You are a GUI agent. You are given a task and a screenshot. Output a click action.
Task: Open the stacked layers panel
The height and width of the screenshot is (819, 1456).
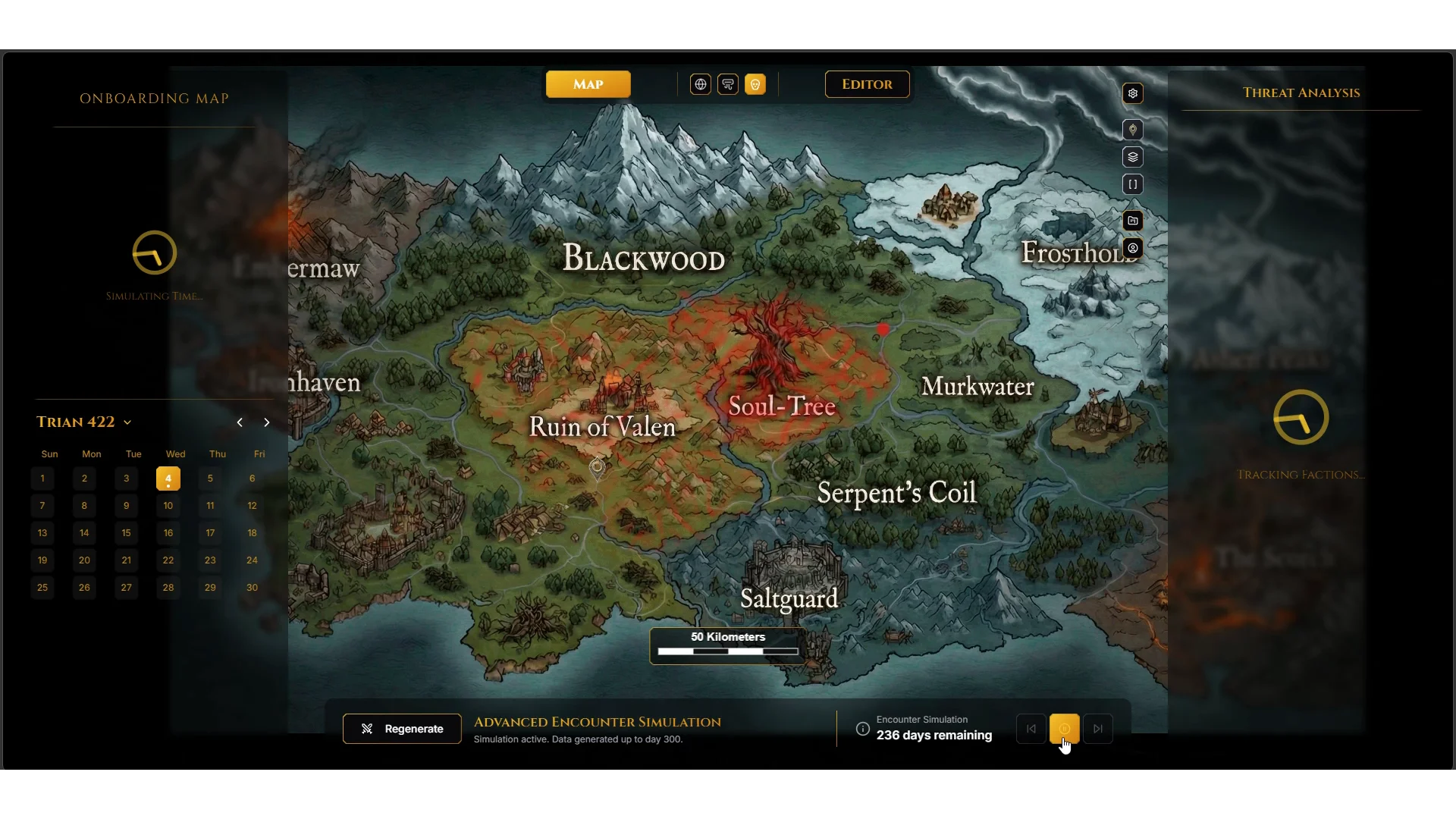coord(1133,157)
